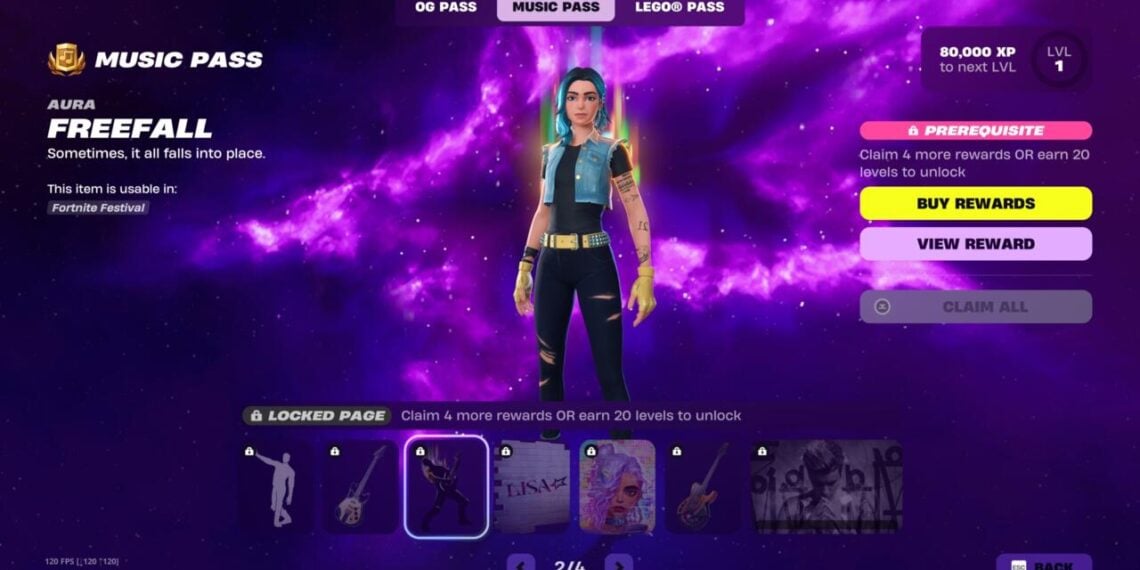This screenshot has width=1140, height=570.
Task: Click the greyed-out Claim All button
Action: pyautogui.click(x=975, y=307)
